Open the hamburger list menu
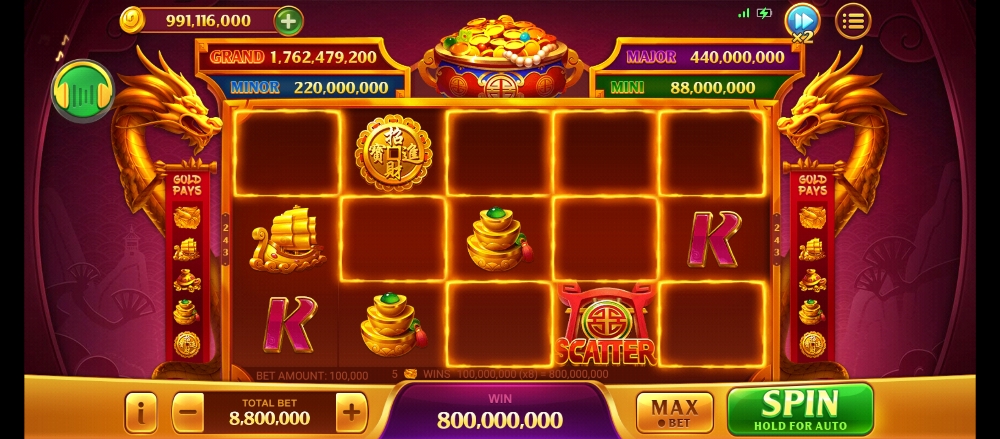 pos(853,20)
